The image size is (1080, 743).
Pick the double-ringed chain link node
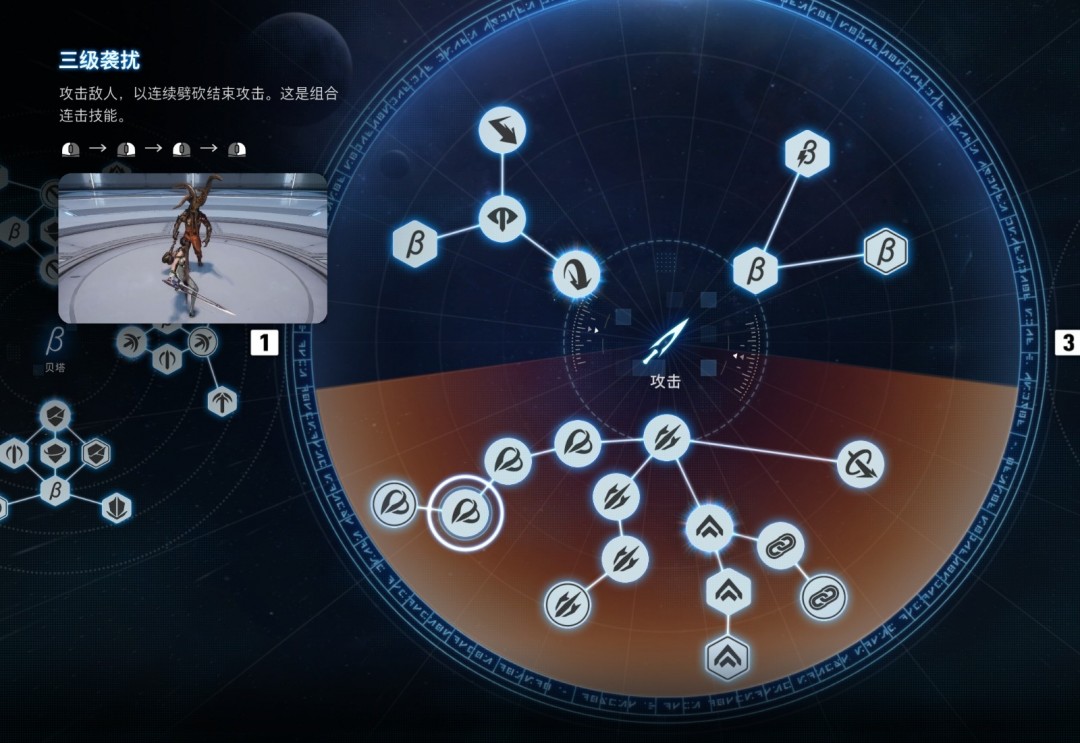tap(825, 597)
